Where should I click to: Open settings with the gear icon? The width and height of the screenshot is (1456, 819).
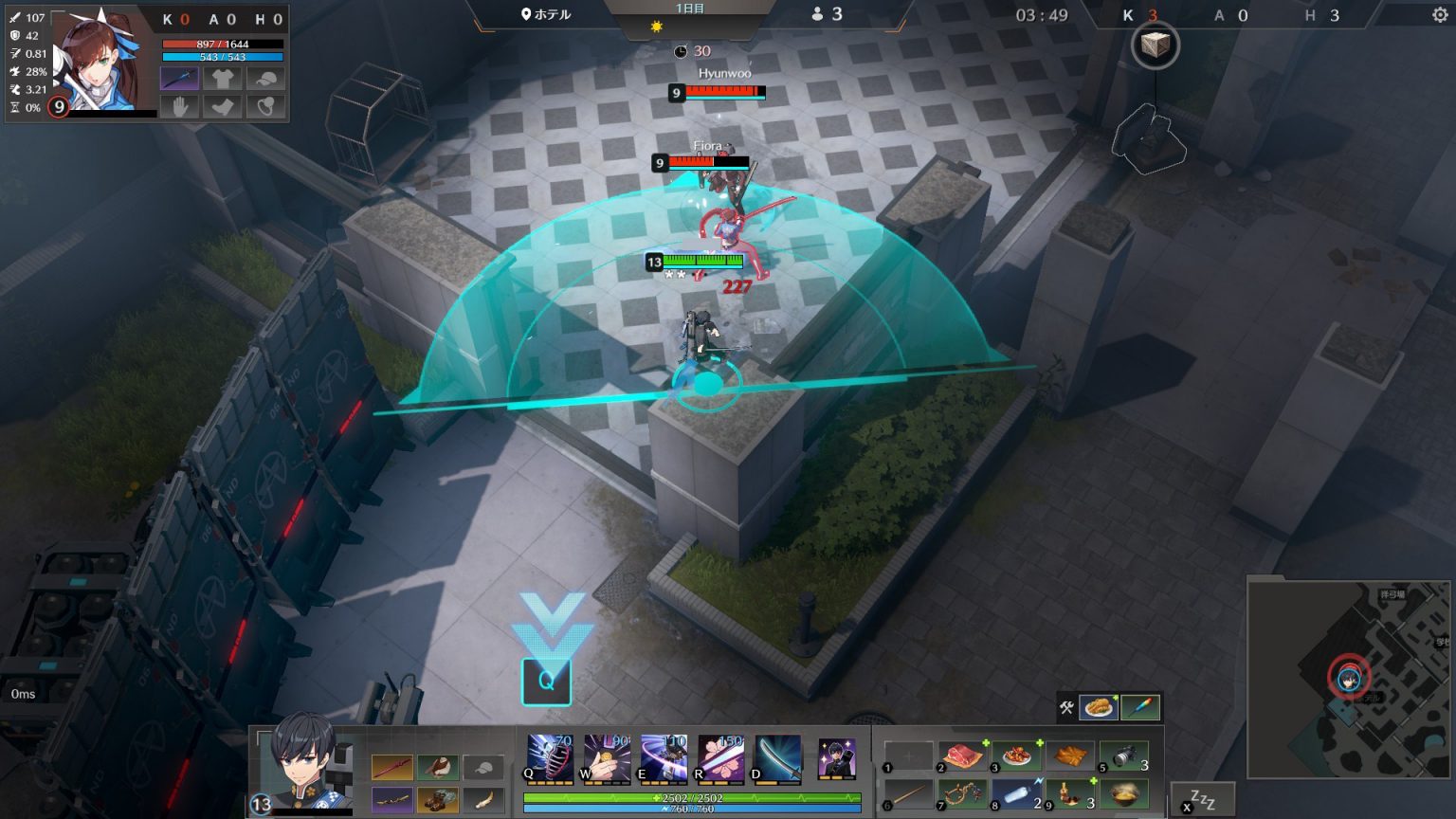pyautogui.click(x=1440, y=15)
